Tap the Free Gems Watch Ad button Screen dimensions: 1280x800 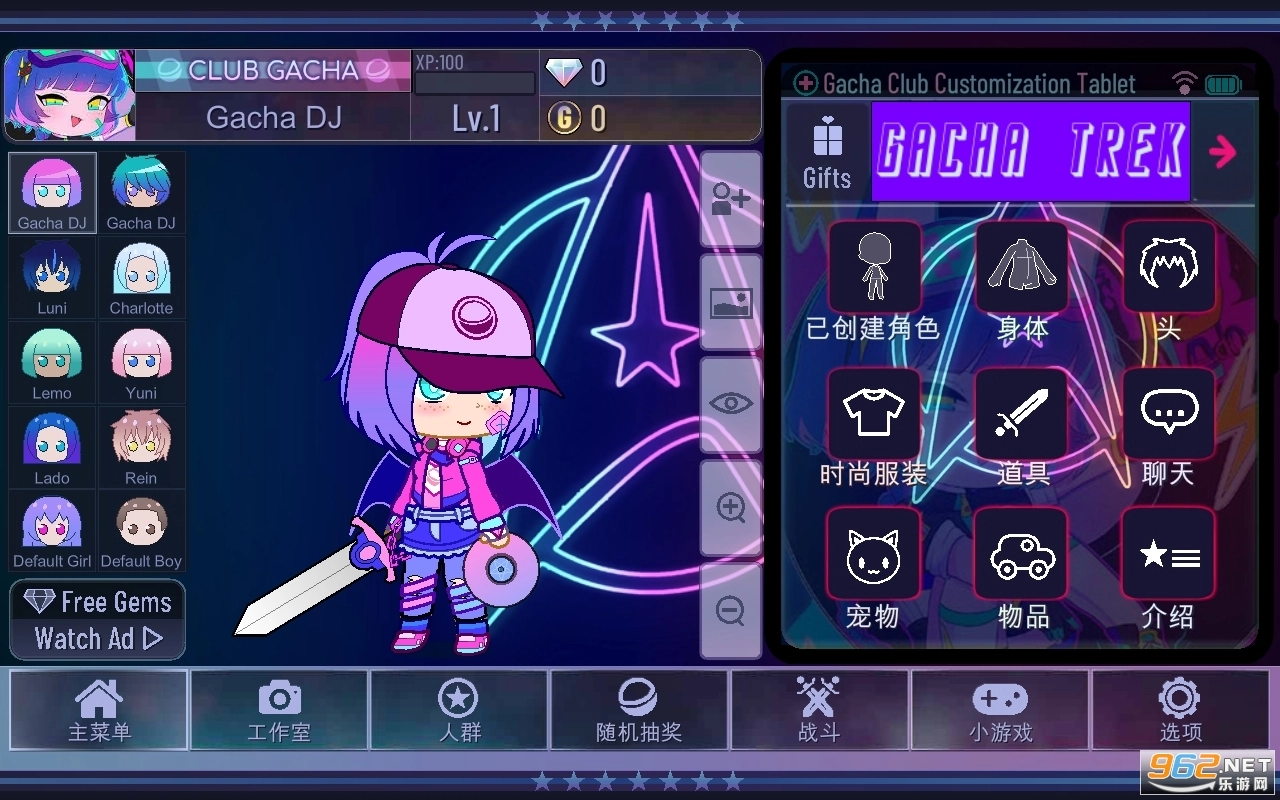[x=97, y=619]
